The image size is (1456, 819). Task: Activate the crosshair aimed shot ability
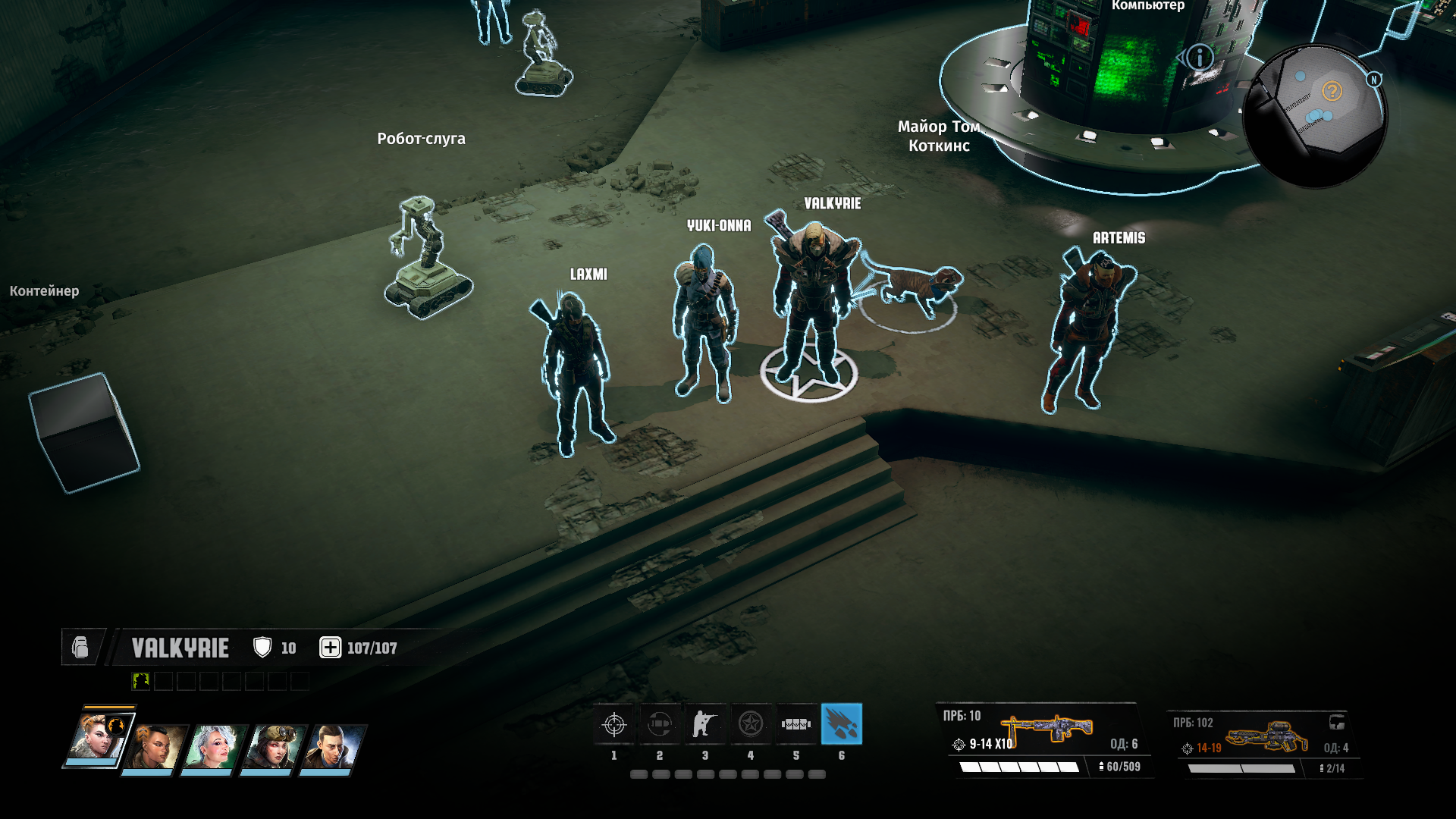[x=614, y=725]
